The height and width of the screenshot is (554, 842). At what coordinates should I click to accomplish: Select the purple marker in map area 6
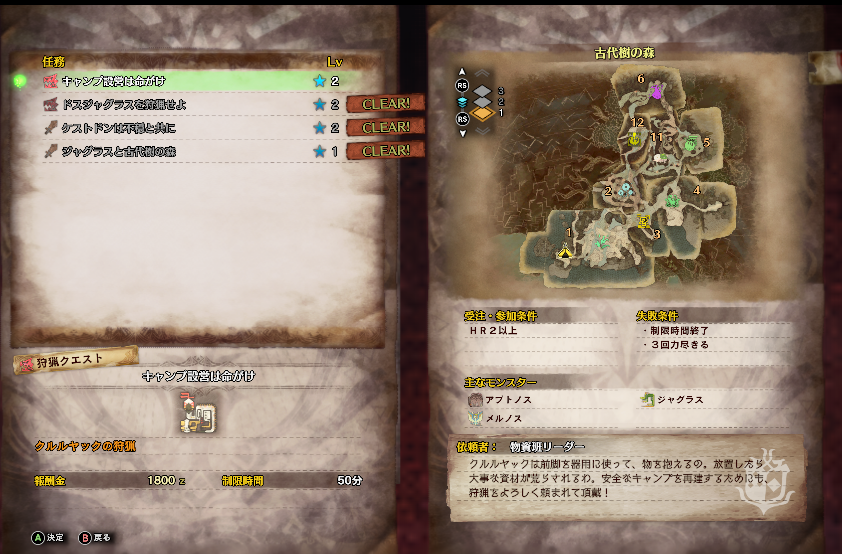click(x=658, y=92)
